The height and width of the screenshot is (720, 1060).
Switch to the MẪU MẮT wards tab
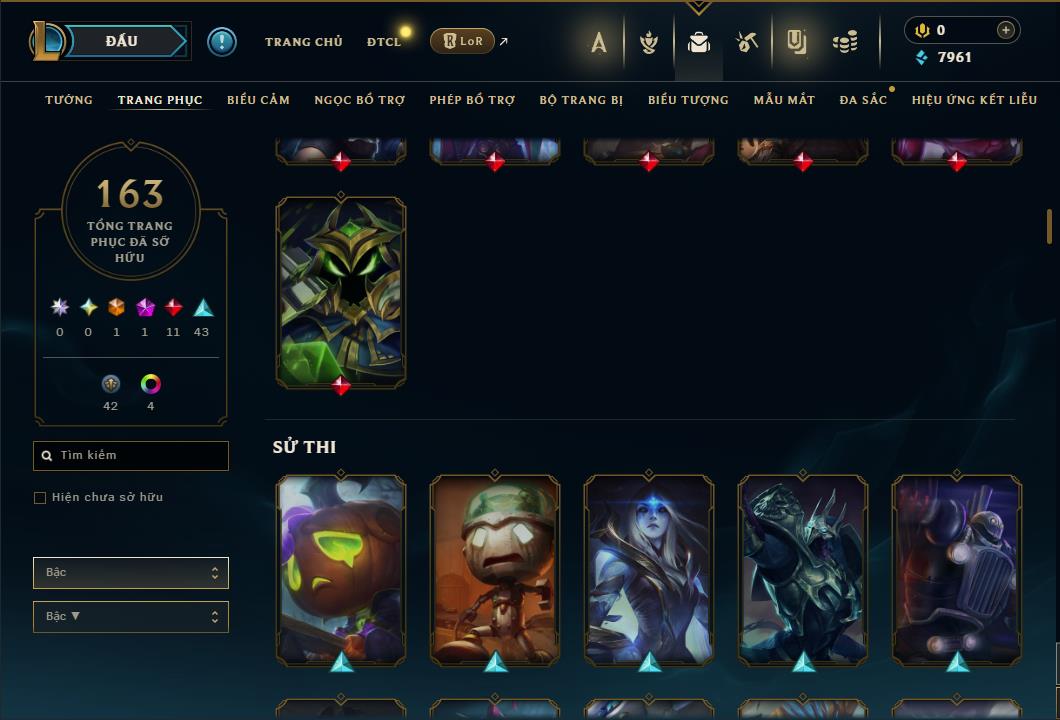pos(784,100)
